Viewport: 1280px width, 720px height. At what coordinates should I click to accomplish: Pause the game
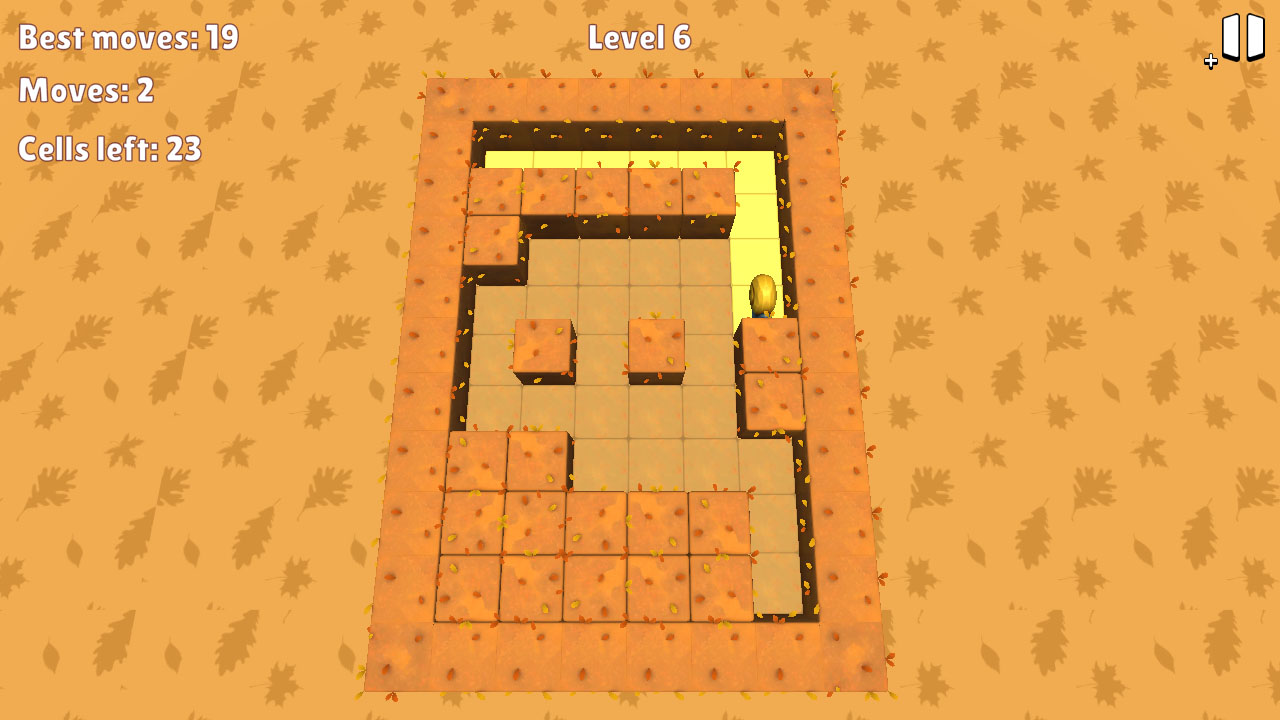pyautogui.click(x=1241, y=35)
